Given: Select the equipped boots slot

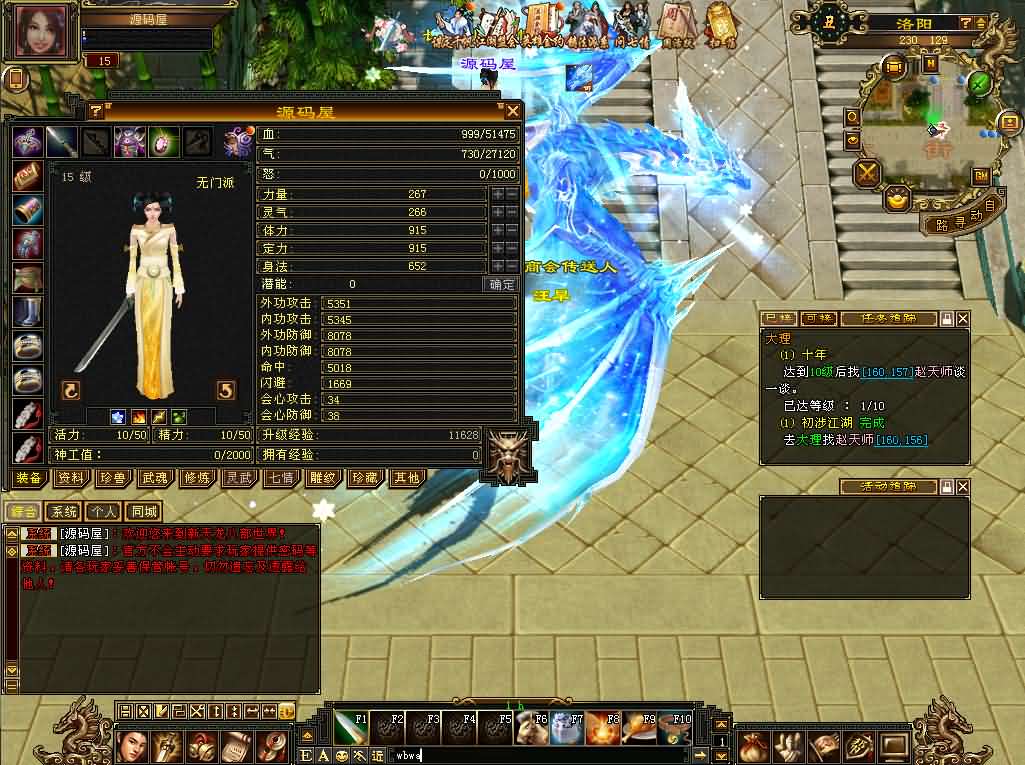Looking at the screenshot, I should pyautogui.click(x=27, y=312).
